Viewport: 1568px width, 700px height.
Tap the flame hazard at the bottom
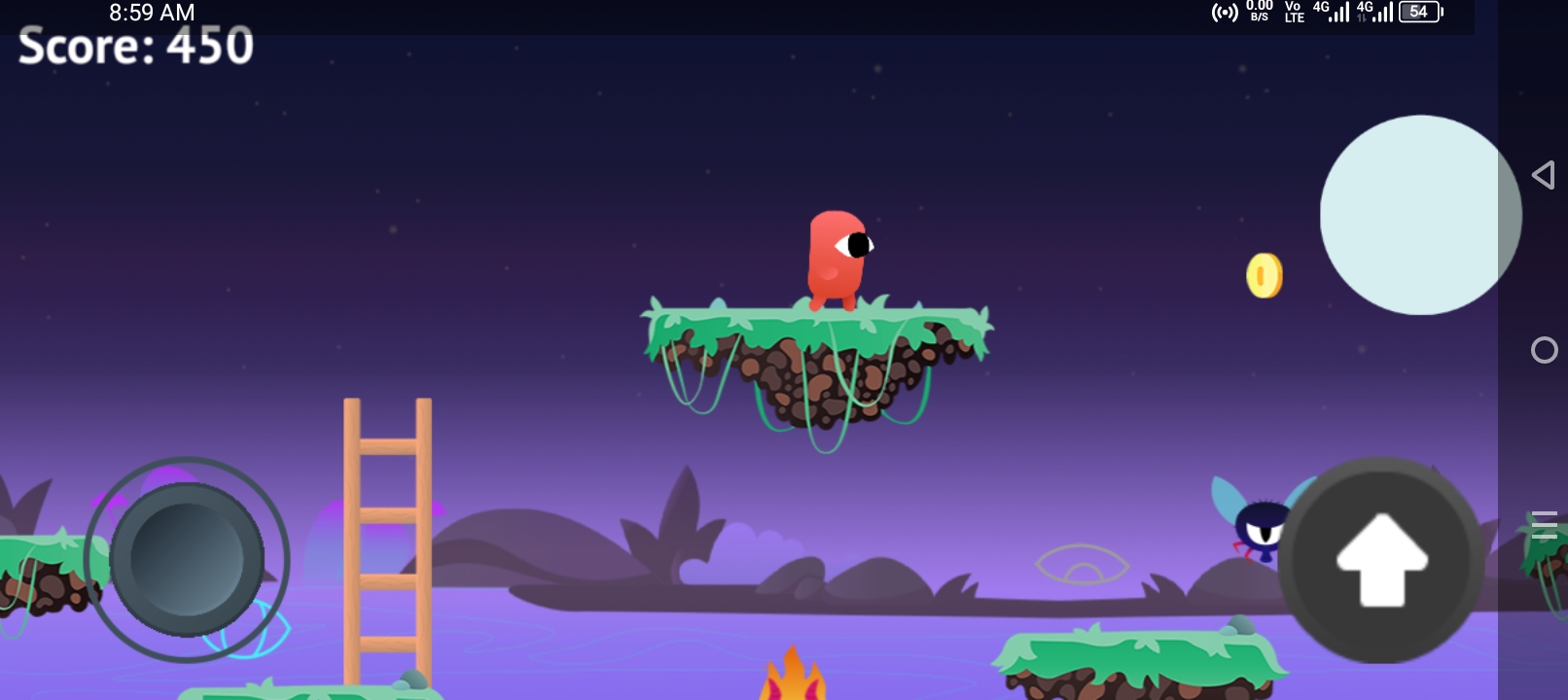(793, 681)
